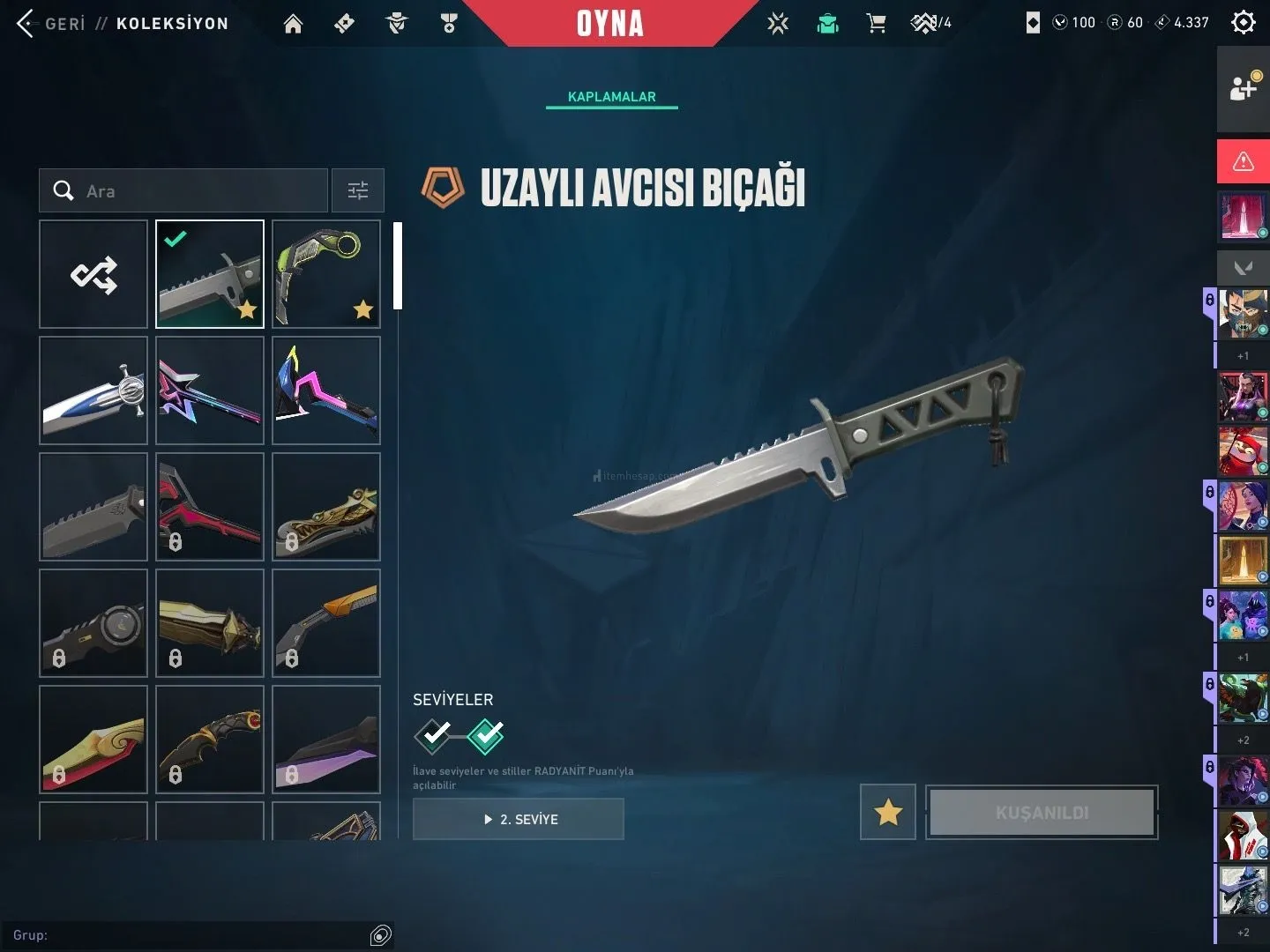
Task: Open the settings gear icon
Action: point(1243,23)
